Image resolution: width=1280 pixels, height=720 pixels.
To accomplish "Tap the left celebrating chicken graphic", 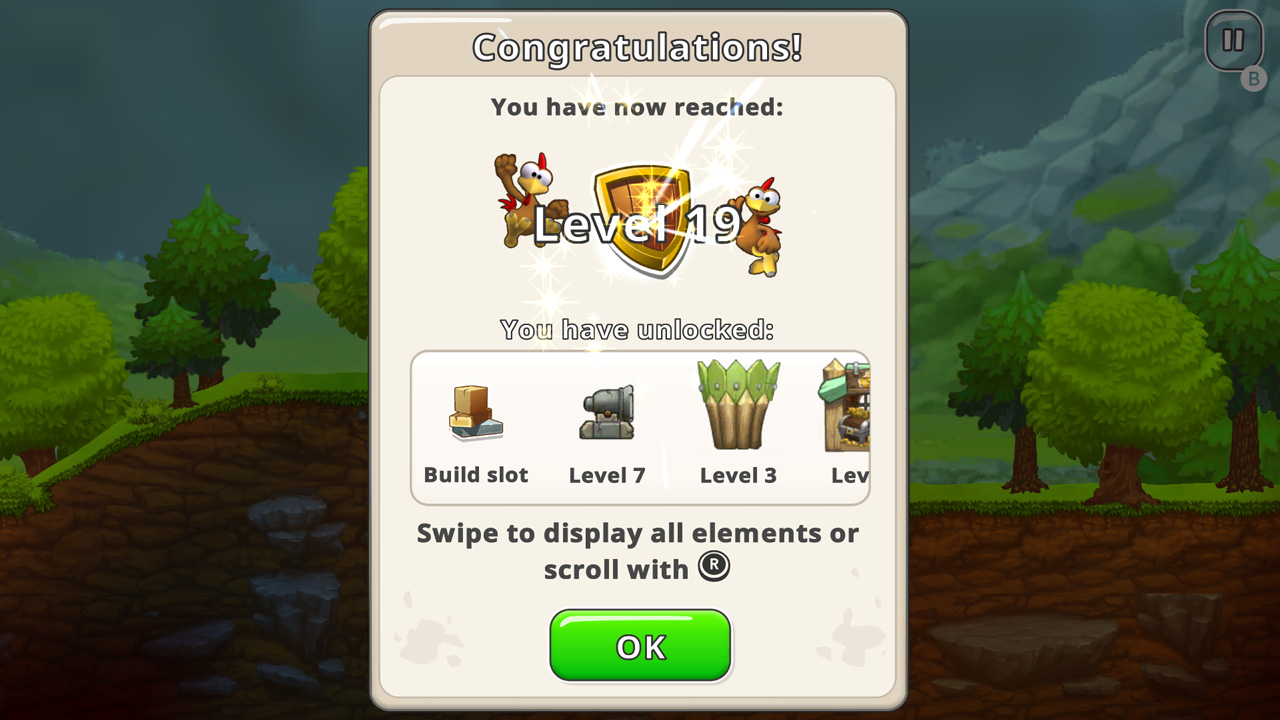I will (523, 200).
